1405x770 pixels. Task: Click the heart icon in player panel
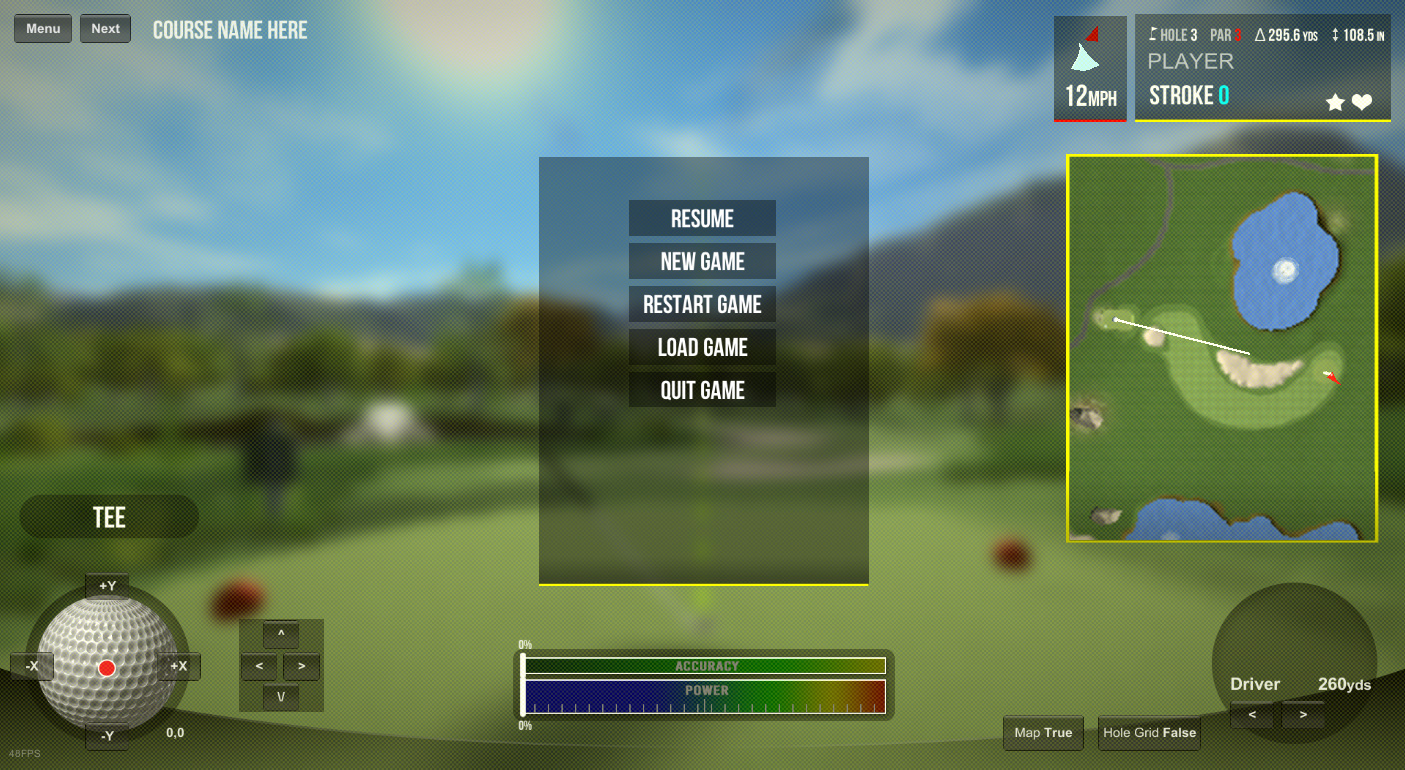pos(1362,102)
